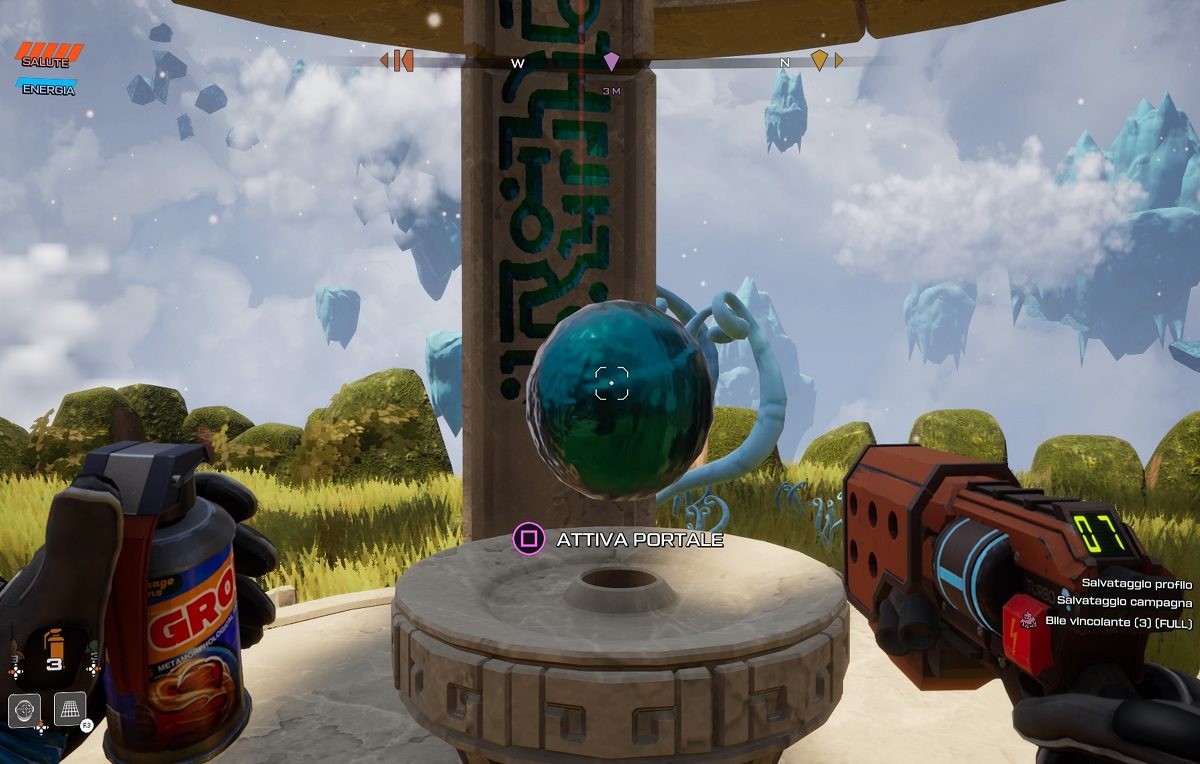Click the purple waypoint marker on compass
Screen dimensions: 1200x764
(x=611, y=62)
